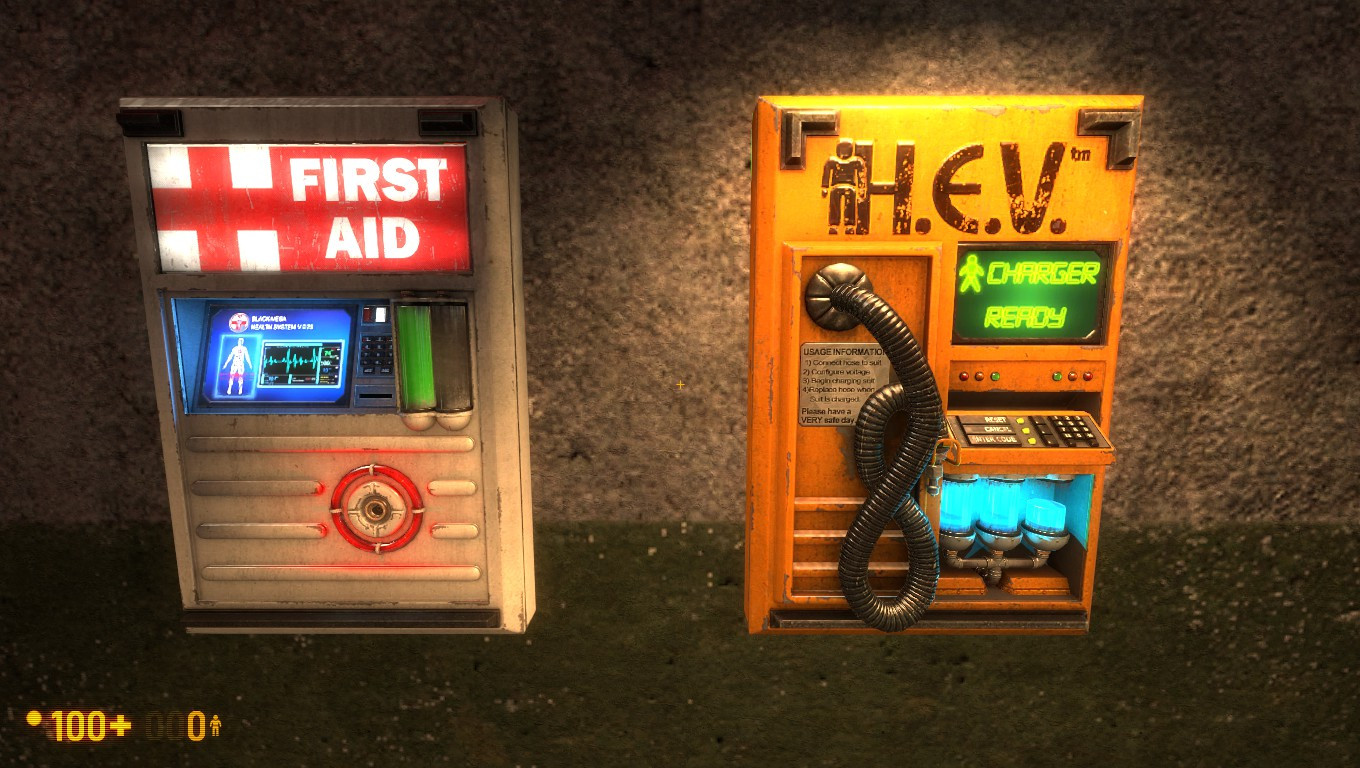Click the green charge level vial

point(415,355)
